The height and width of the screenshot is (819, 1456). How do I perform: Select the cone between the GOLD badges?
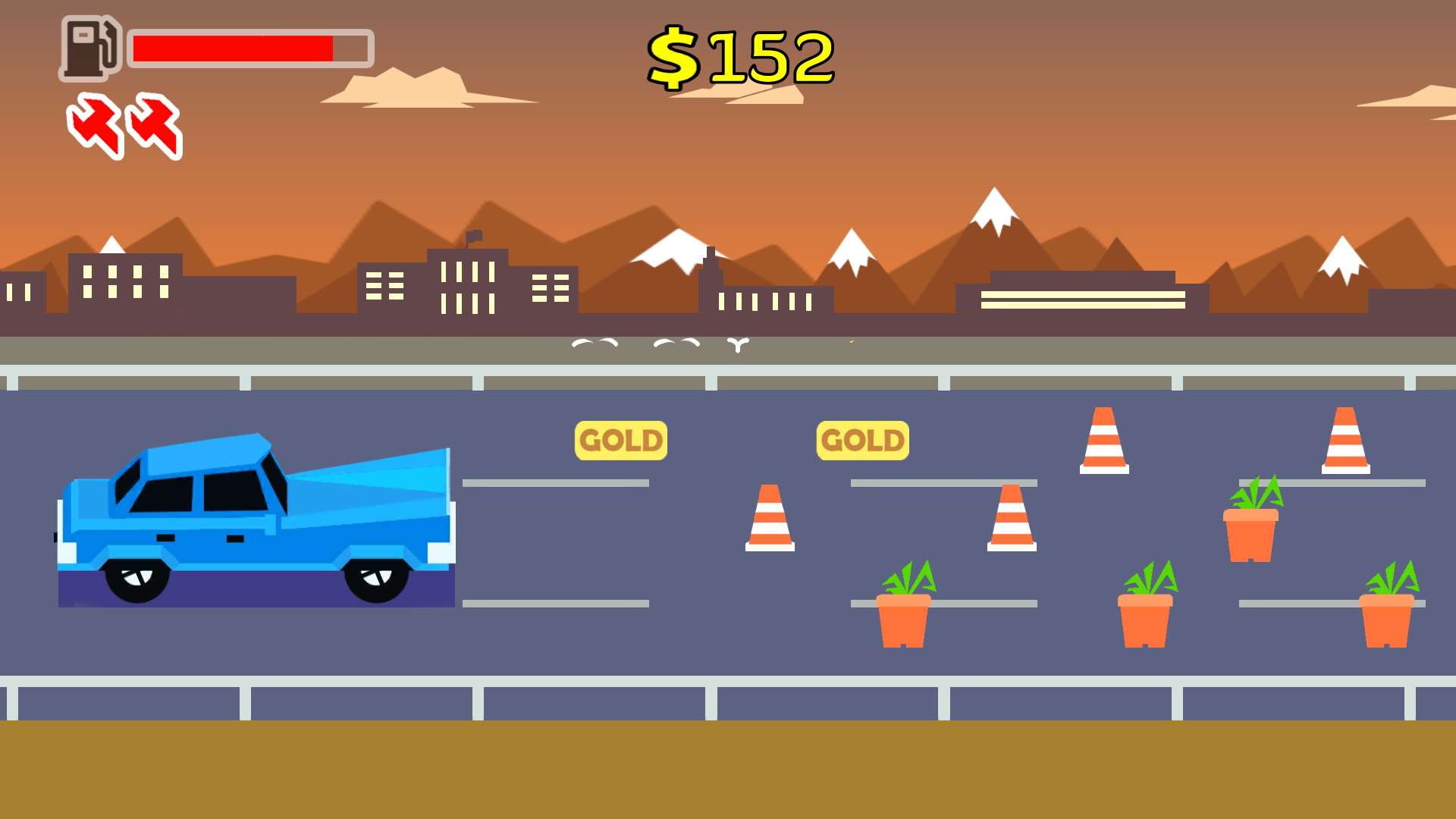coord(771,519)
